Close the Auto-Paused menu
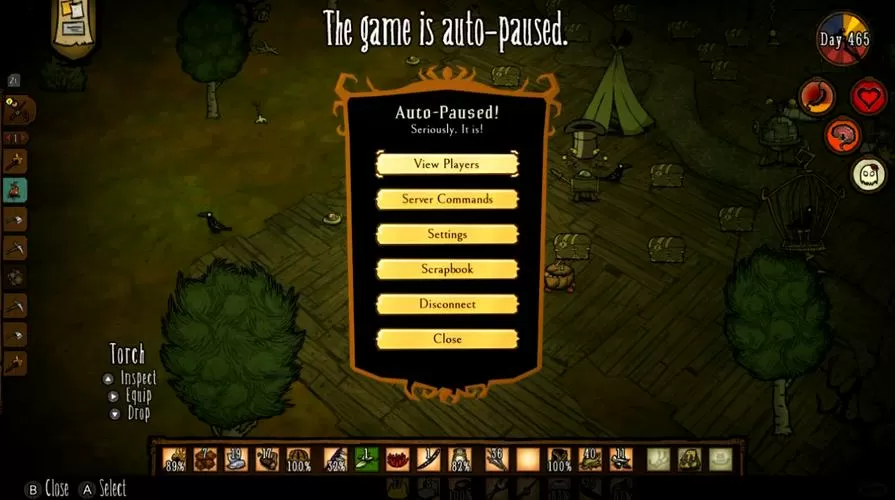 (447, 339)
